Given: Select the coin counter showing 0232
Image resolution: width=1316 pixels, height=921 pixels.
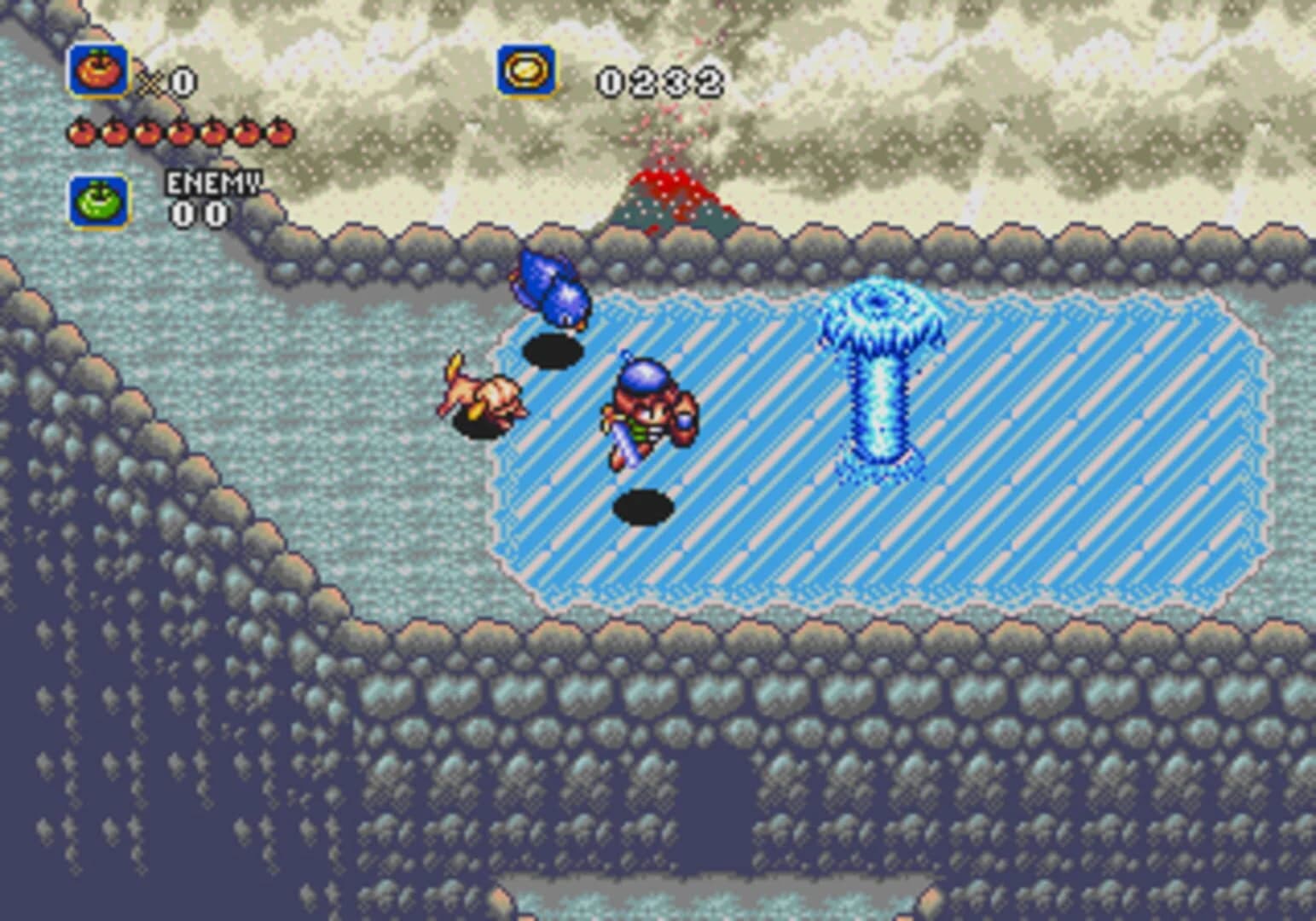Looking at the screenshot, I should click(661, 81).
